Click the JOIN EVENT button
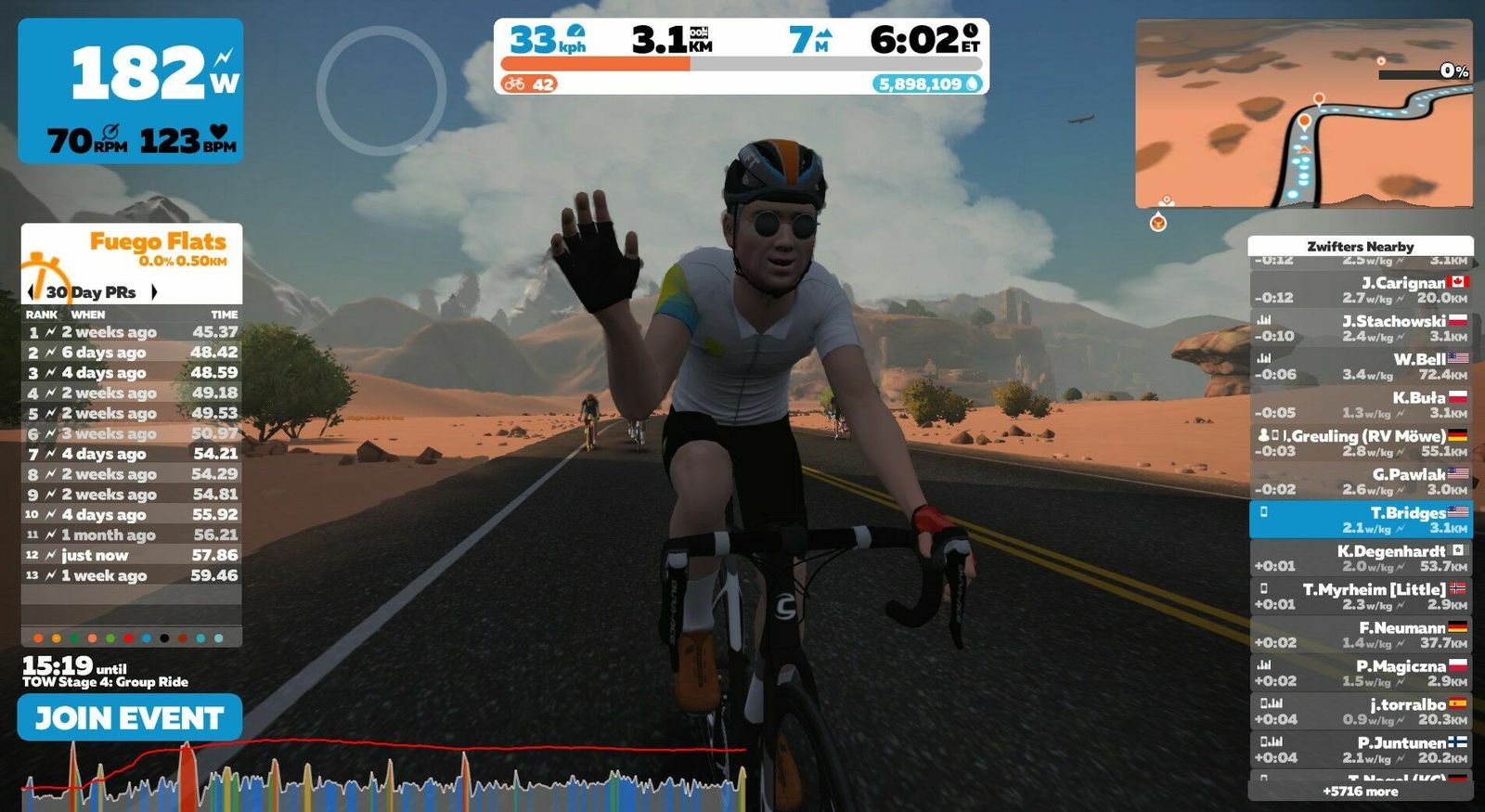 (x=130, y=717)
